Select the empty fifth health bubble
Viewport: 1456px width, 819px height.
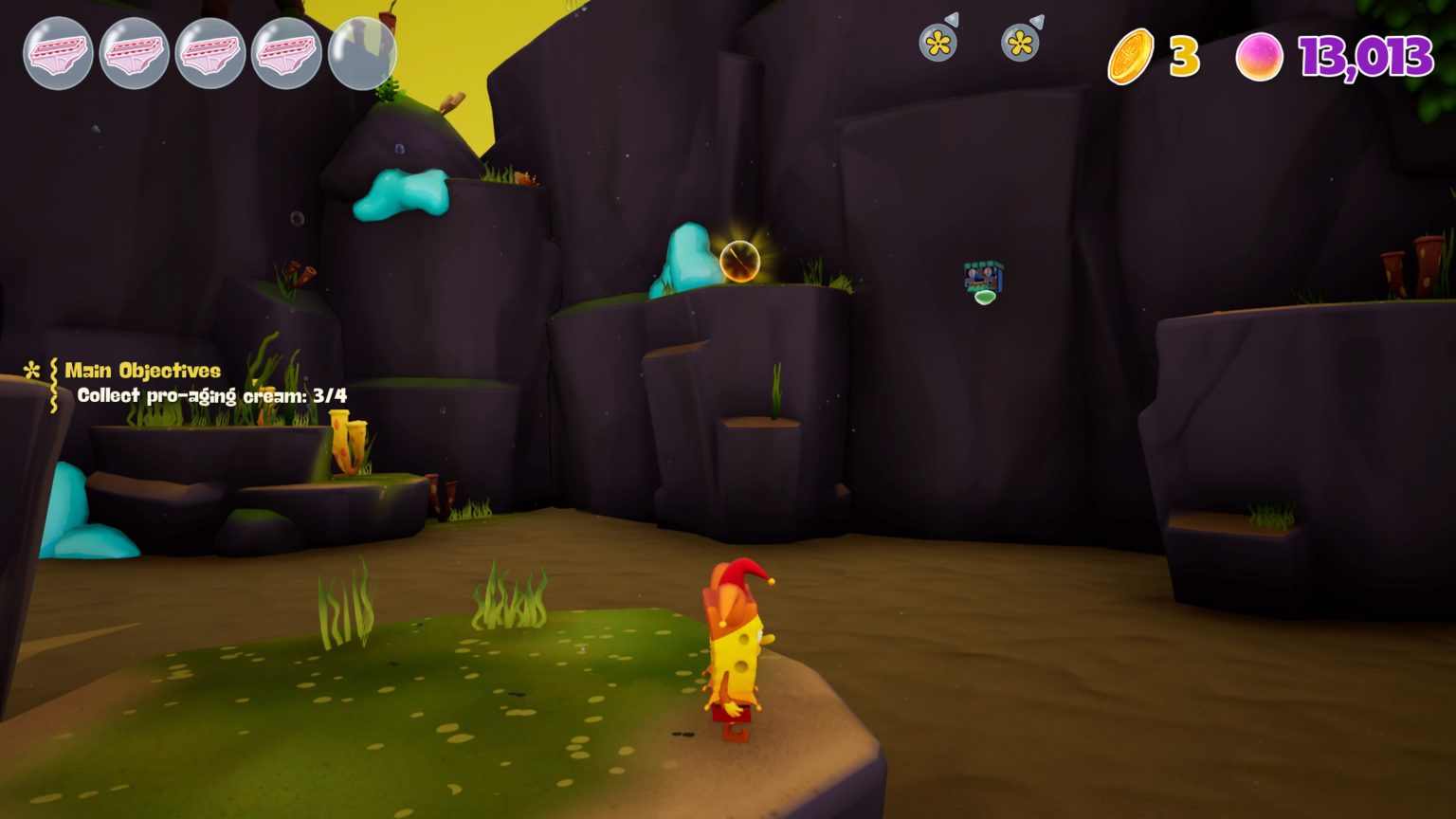(x=363, y=54)
